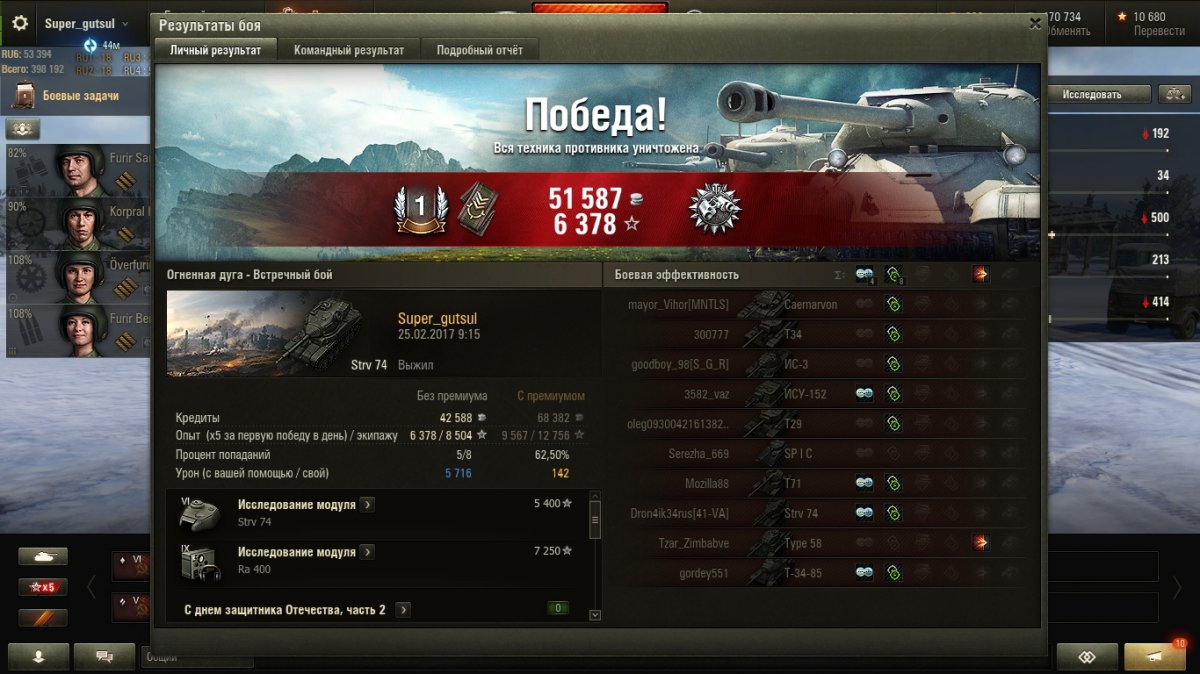Select player row mayor_Vihor[MNTLS]
The height and width of the screenshot is (674, 1200).
click(679, 304)
